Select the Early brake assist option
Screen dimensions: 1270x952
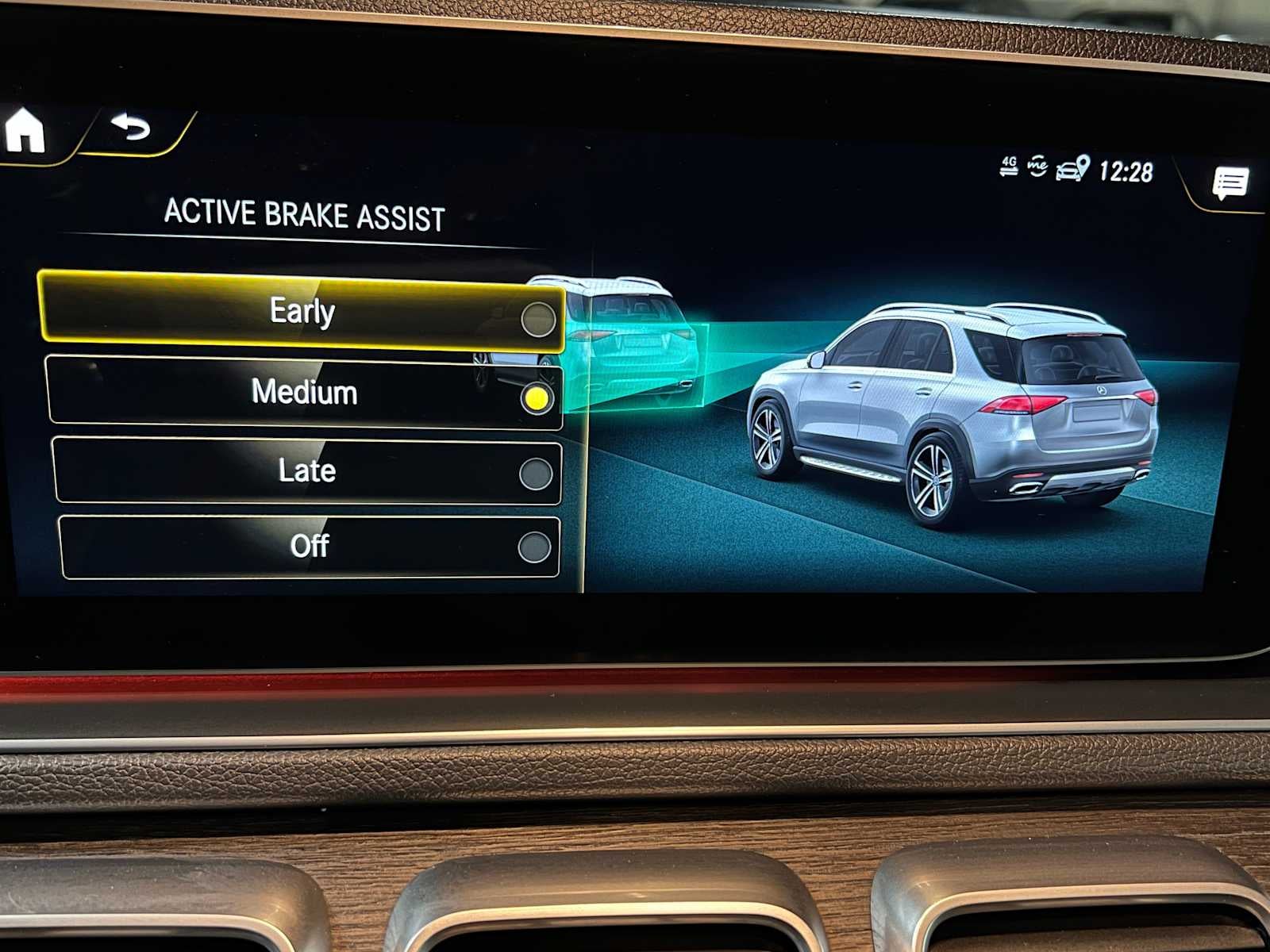pyautogui.click(x=302, y=312)
